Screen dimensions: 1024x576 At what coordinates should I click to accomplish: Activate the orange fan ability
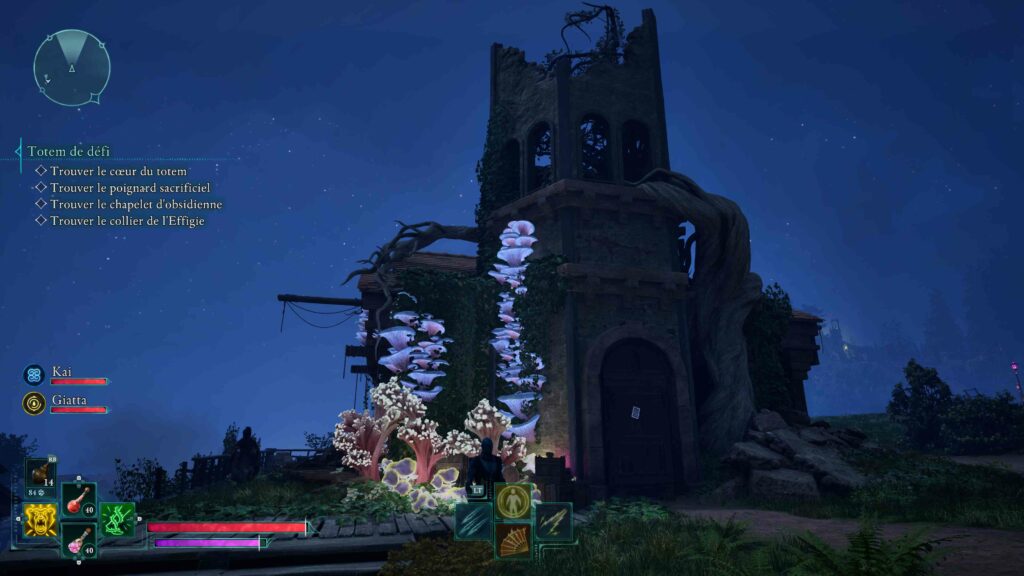coord(513,540)
